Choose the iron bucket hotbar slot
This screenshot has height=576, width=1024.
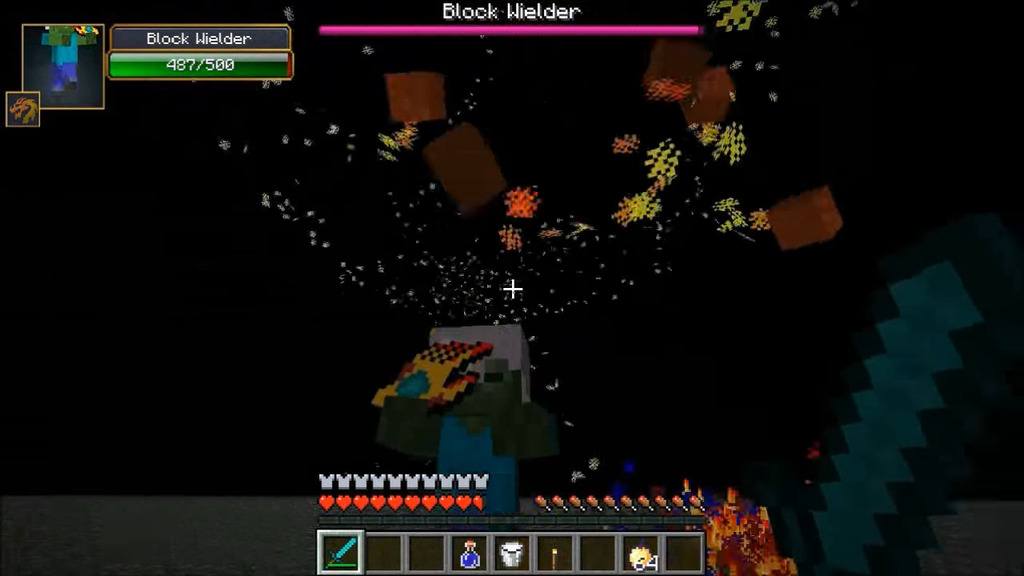[x=511, y=553]
